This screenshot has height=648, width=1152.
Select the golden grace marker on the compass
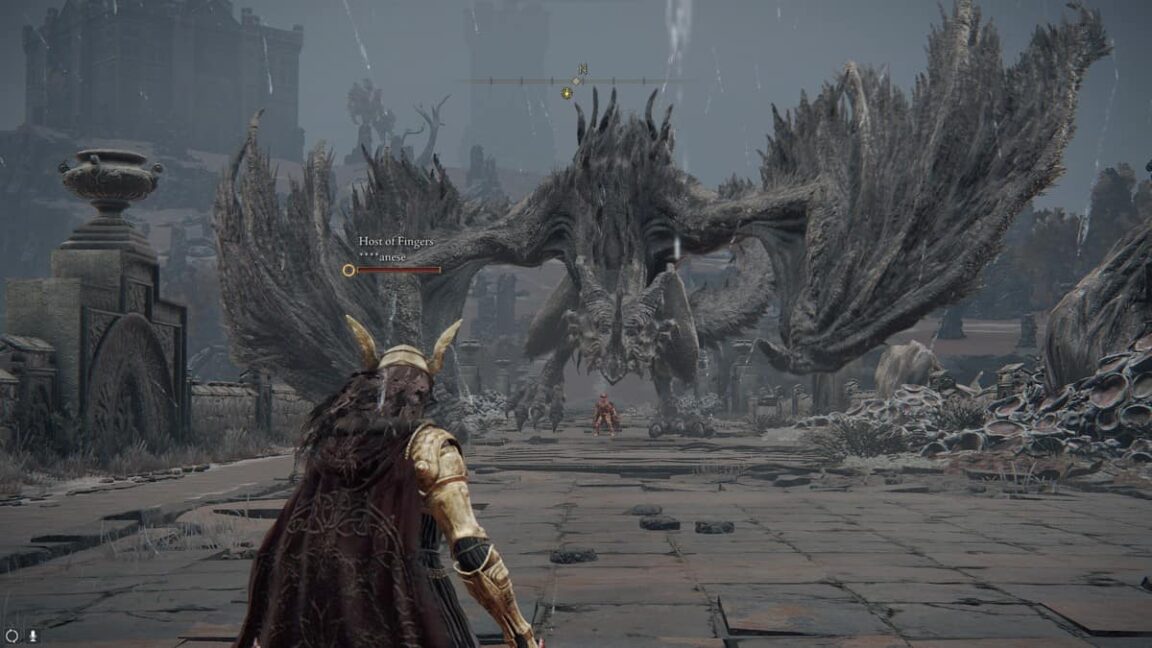(x=567, y=93)
